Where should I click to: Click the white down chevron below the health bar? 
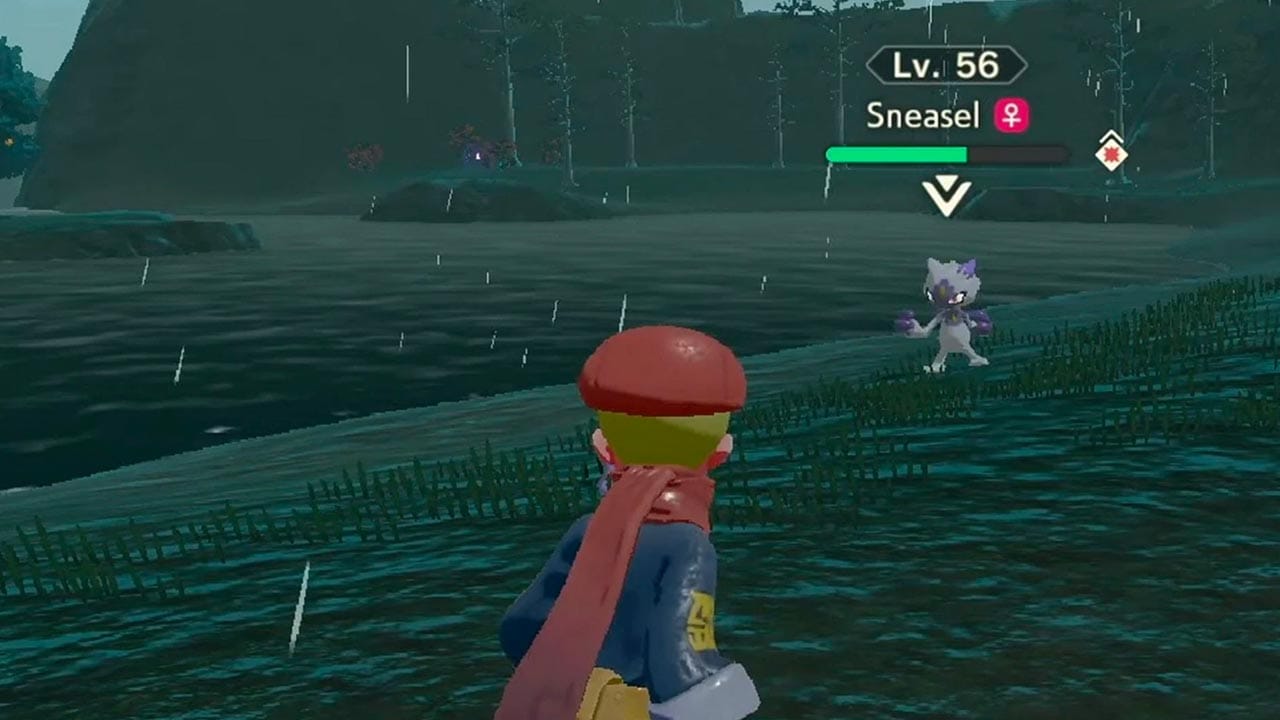947,193
